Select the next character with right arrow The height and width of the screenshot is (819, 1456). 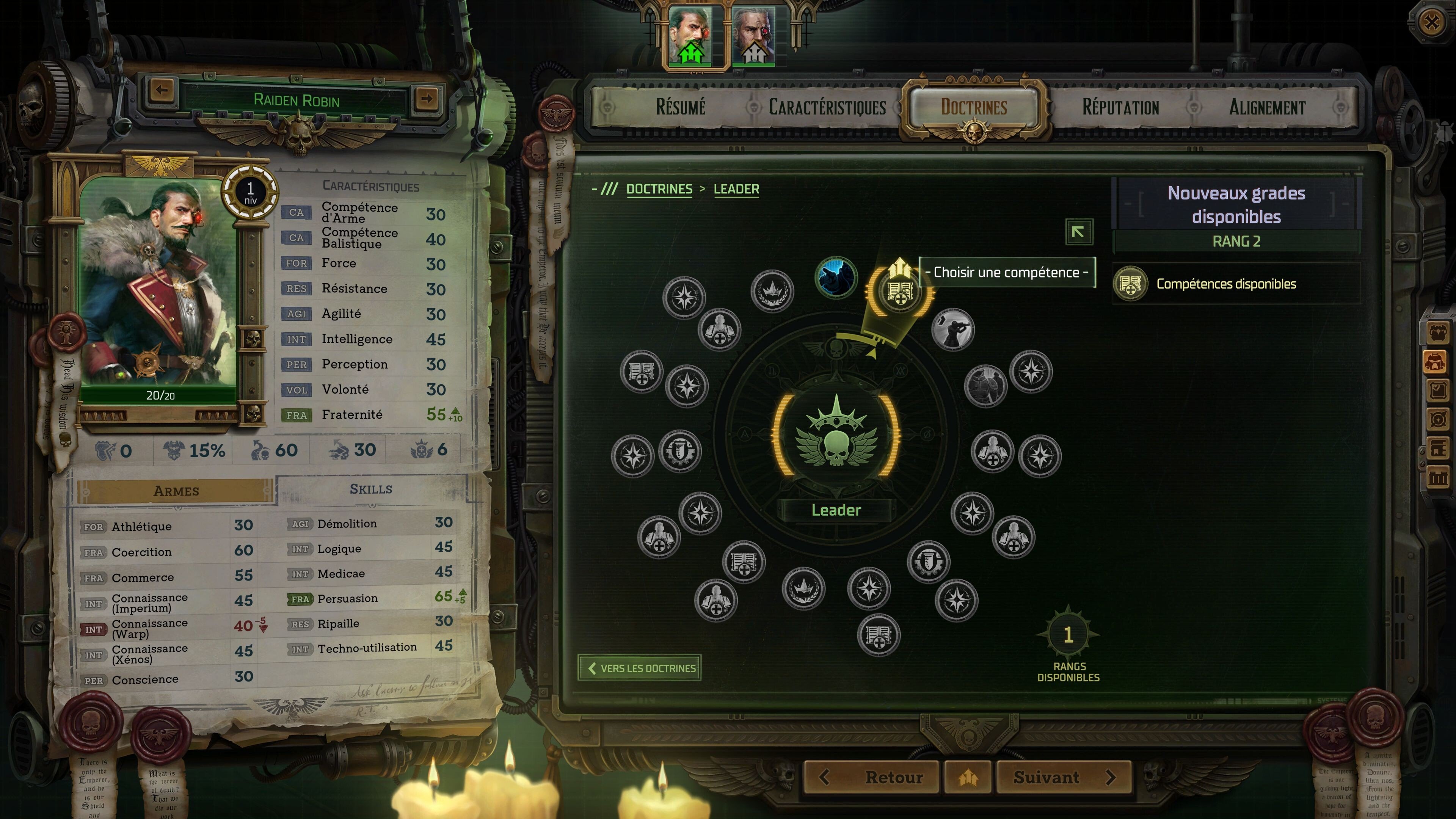427,98
